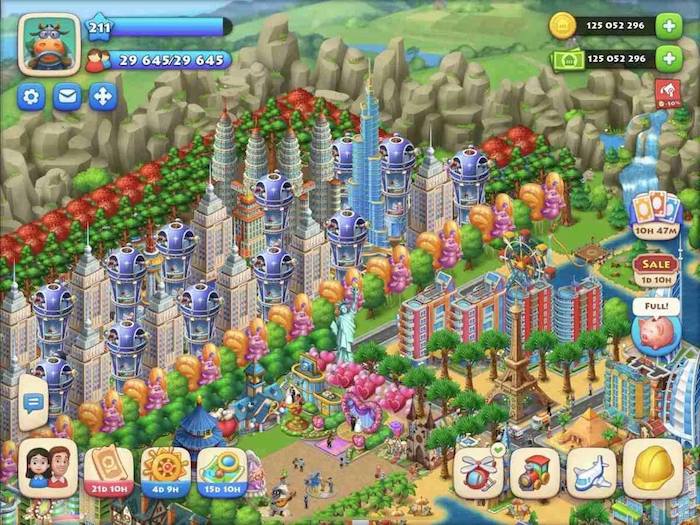Open the ring event with 15d 10h timer
This screenshot has width=700, height=525.
tap(222, 469)
